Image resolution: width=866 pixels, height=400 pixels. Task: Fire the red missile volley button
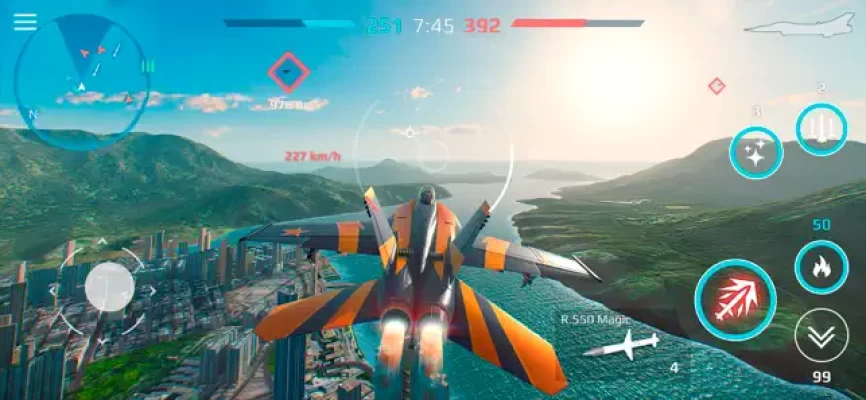(735, 299)
